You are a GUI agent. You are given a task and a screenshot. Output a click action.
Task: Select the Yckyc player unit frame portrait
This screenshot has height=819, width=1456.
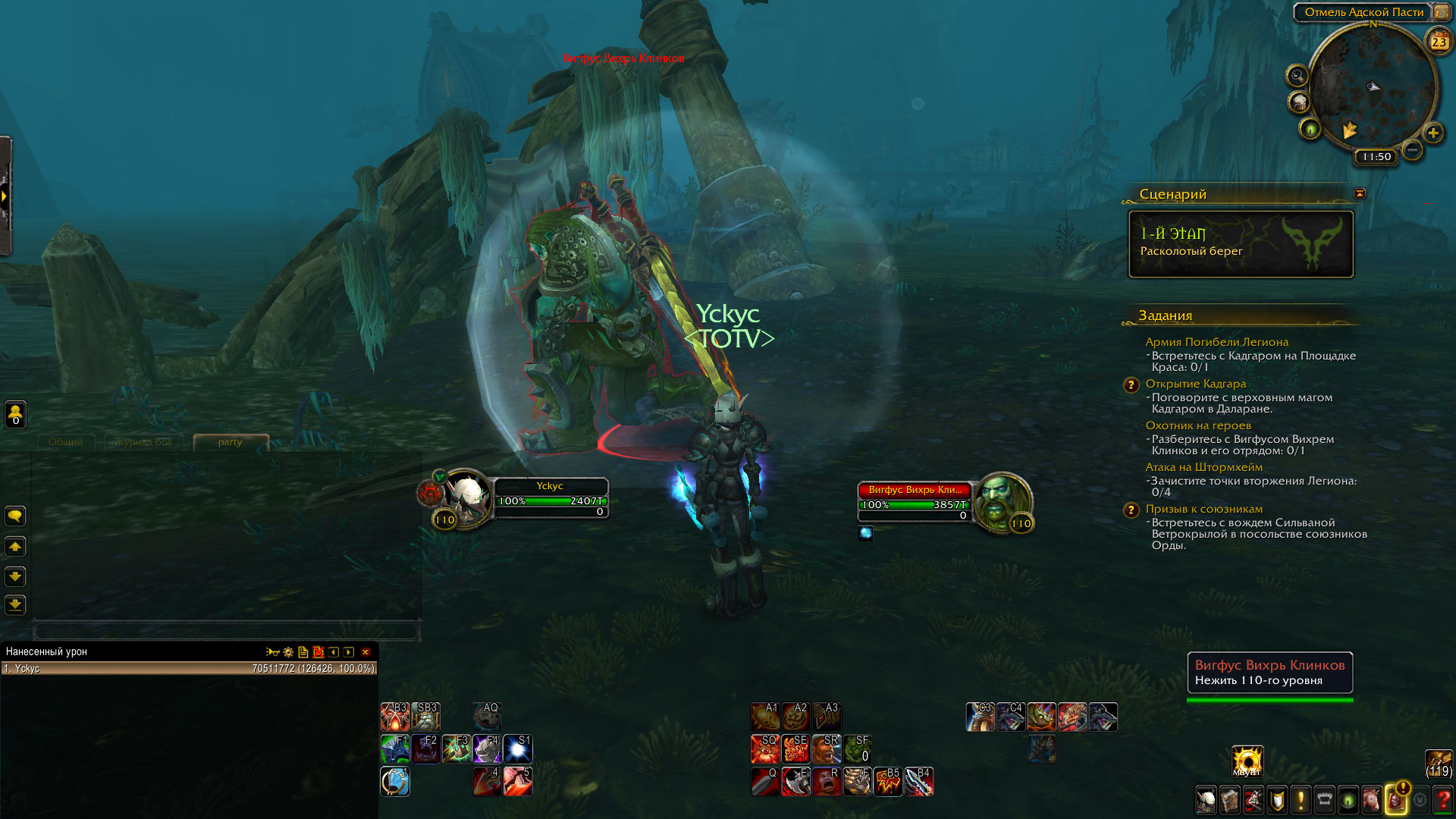point(467,497)
